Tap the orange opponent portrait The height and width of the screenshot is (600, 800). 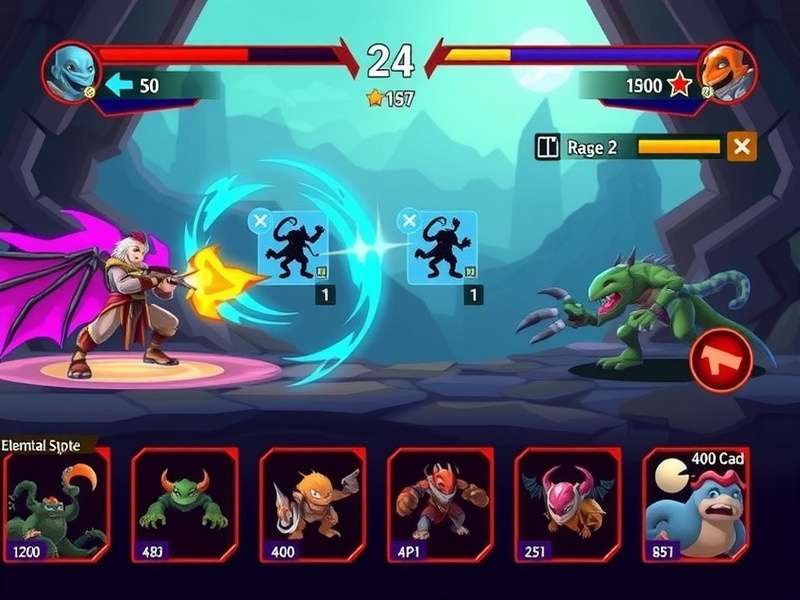pos(727,72)
